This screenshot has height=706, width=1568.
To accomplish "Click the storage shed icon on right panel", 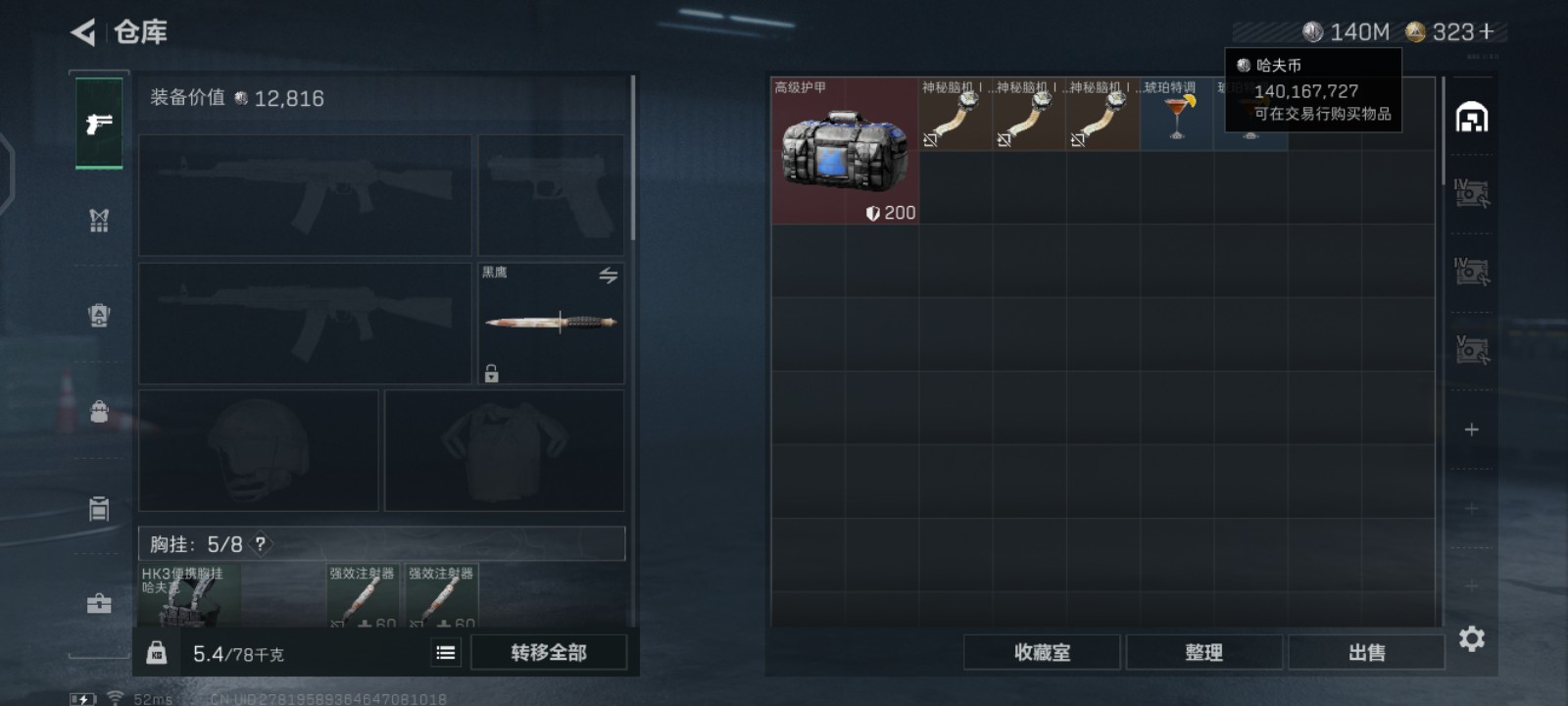I will [x=1470, y=118].
